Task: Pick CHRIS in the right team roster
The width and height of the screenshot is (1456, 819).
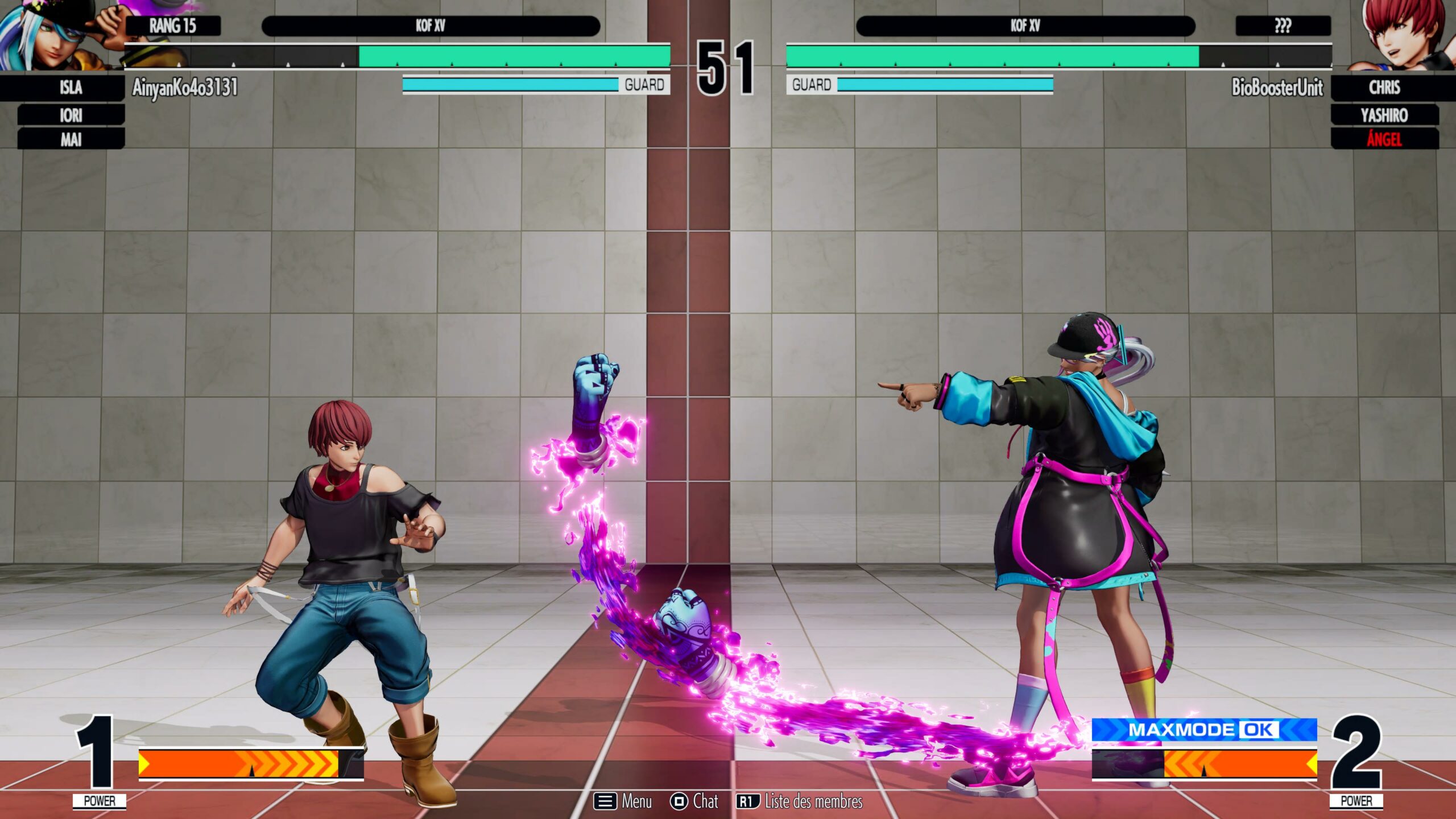Action: click(1384, 88)
